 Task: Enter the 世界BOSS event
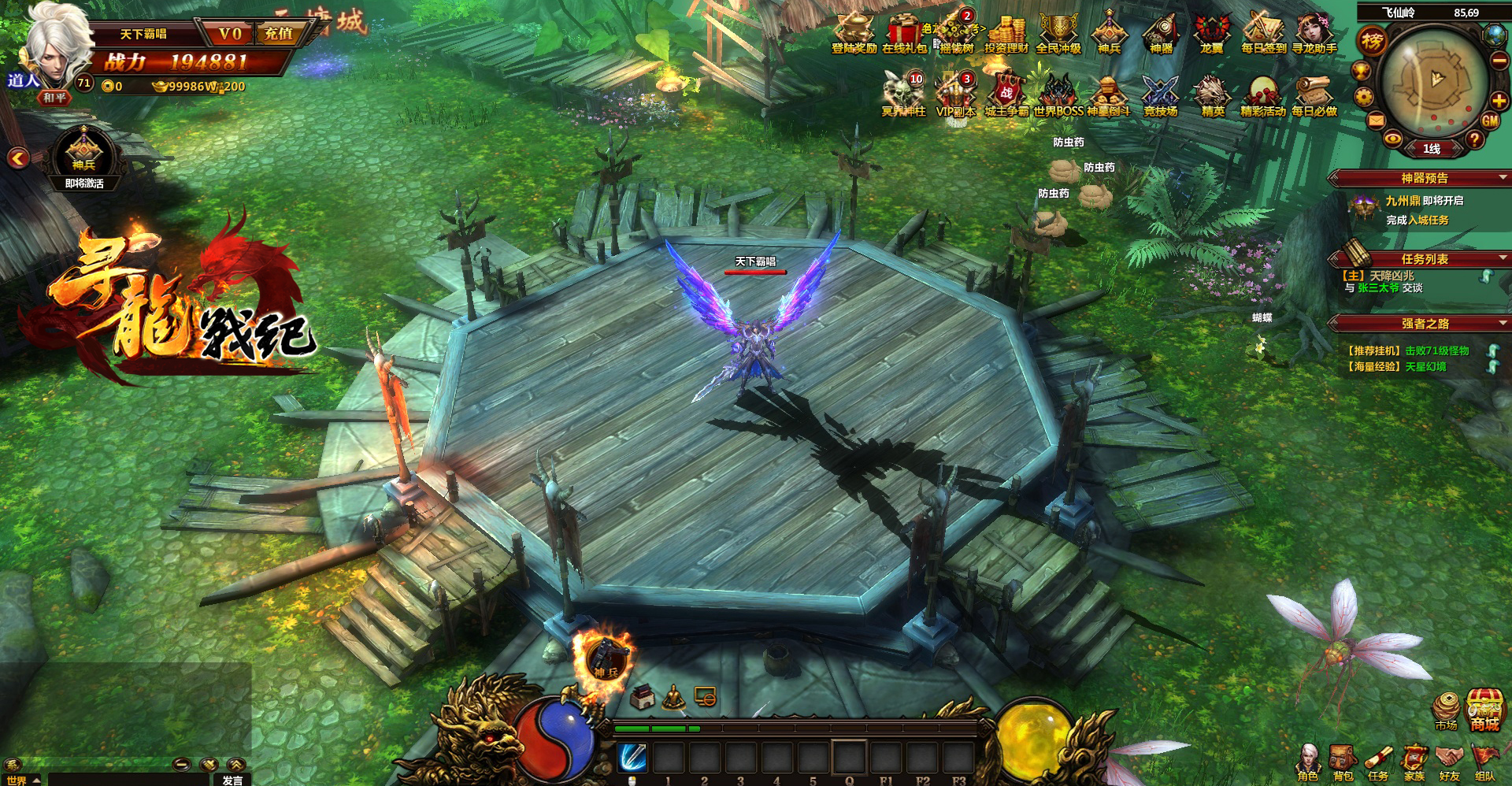1058,95
